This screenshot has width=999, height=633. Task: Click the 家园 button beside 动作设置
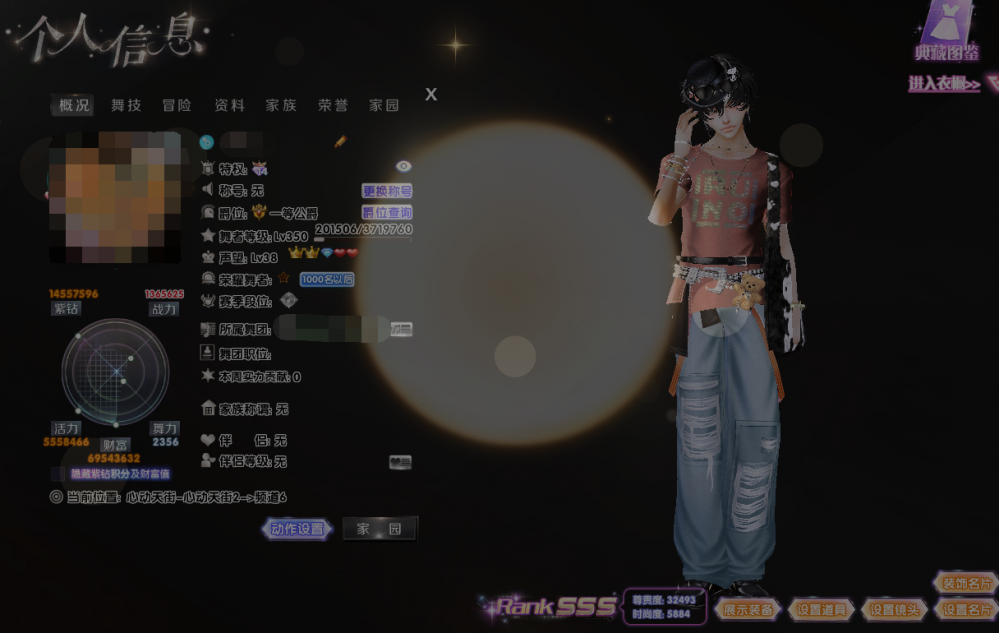coord(380,529)
